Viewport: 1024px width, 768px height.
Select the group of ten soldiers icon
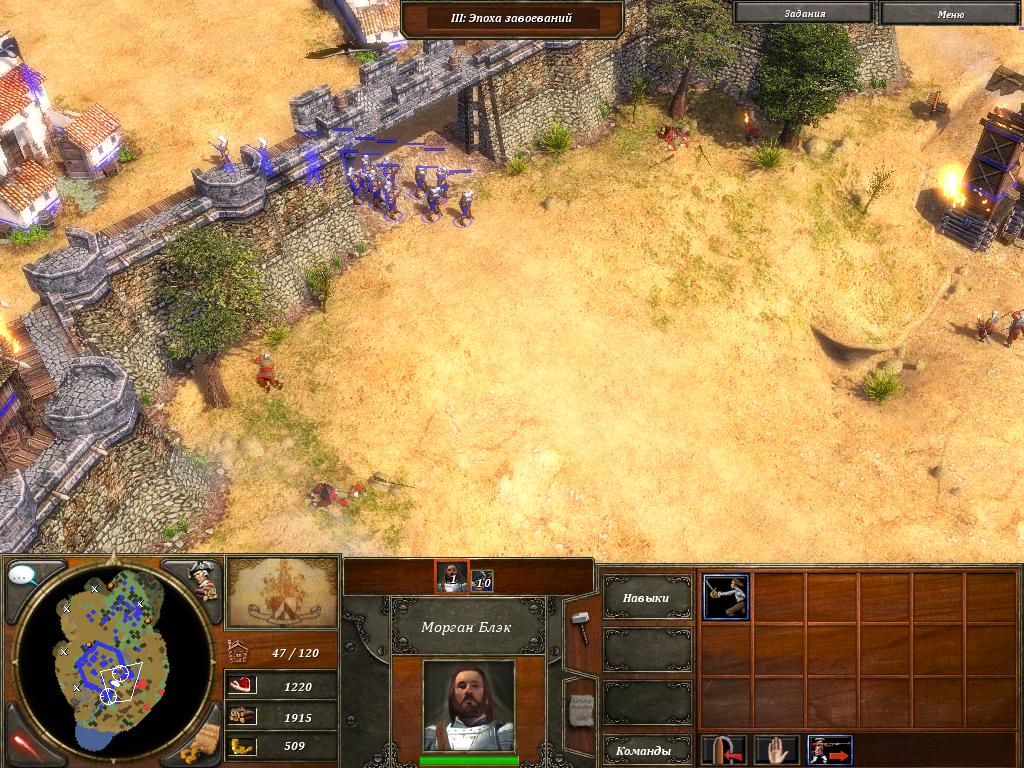point(482,579)
